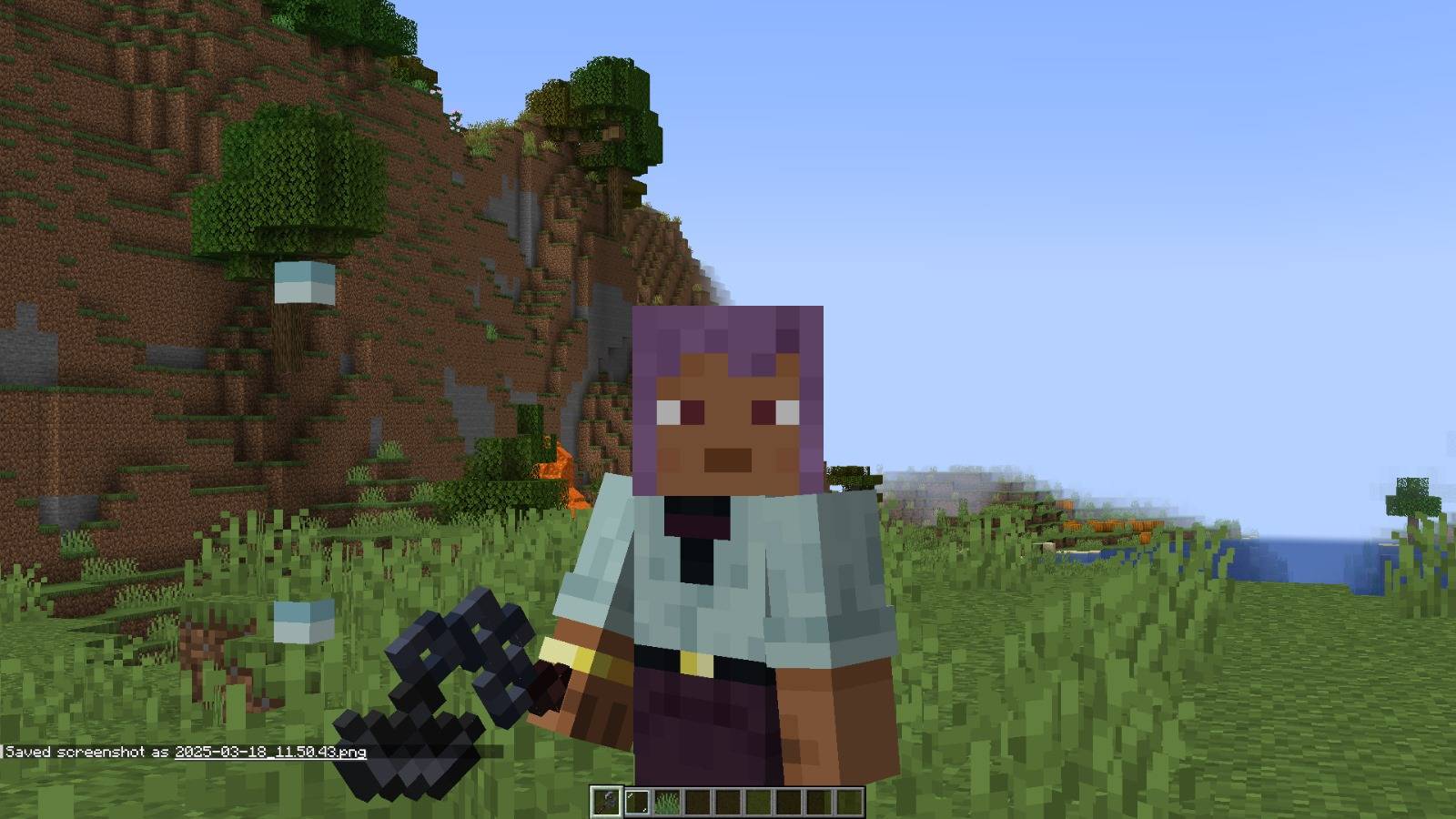Click the eighth hotbar slot
1456x819 pixels.
tap(817, 801)
